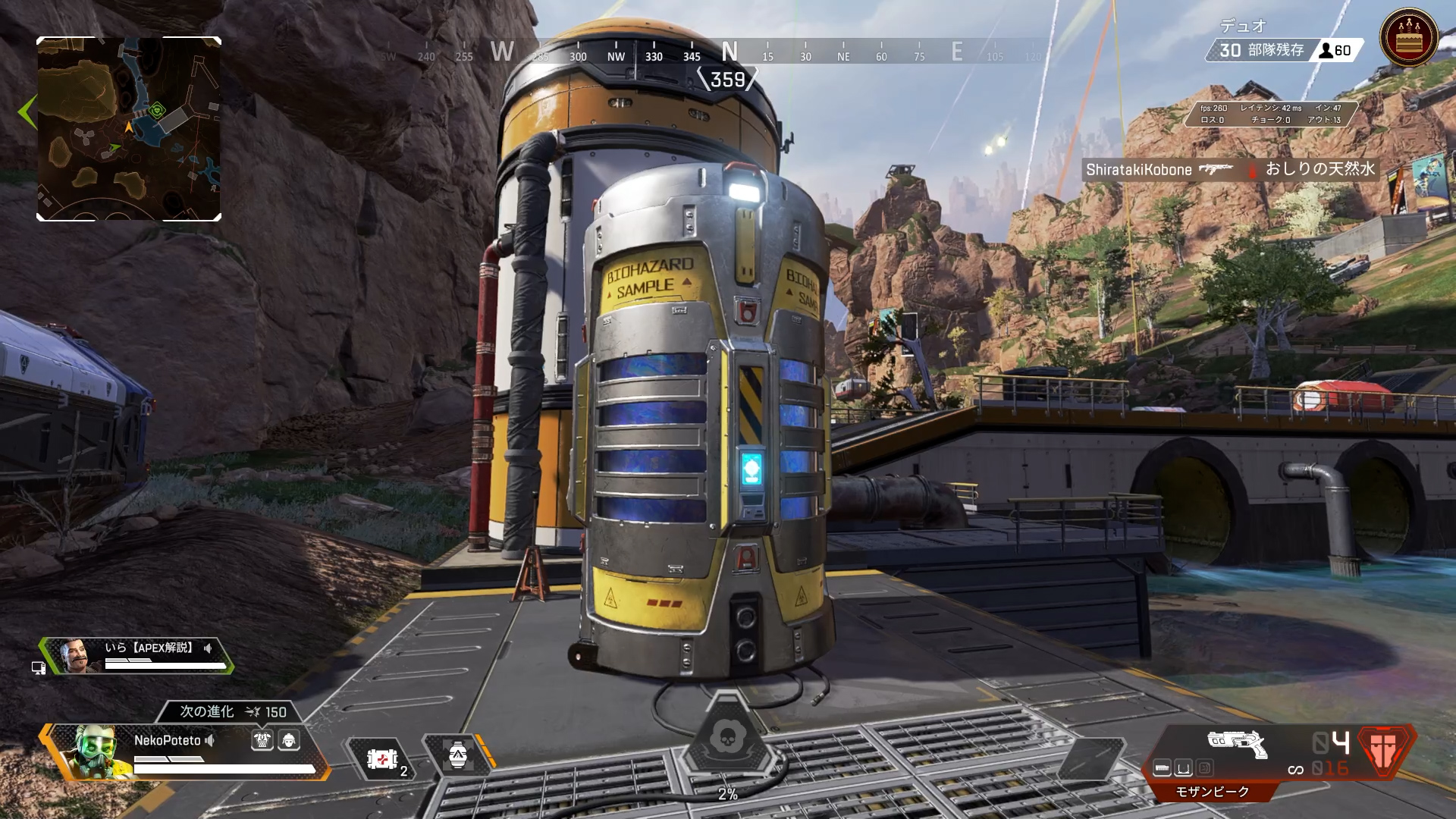
Task: Click the N marker on the compass
Action: (730, 52)
